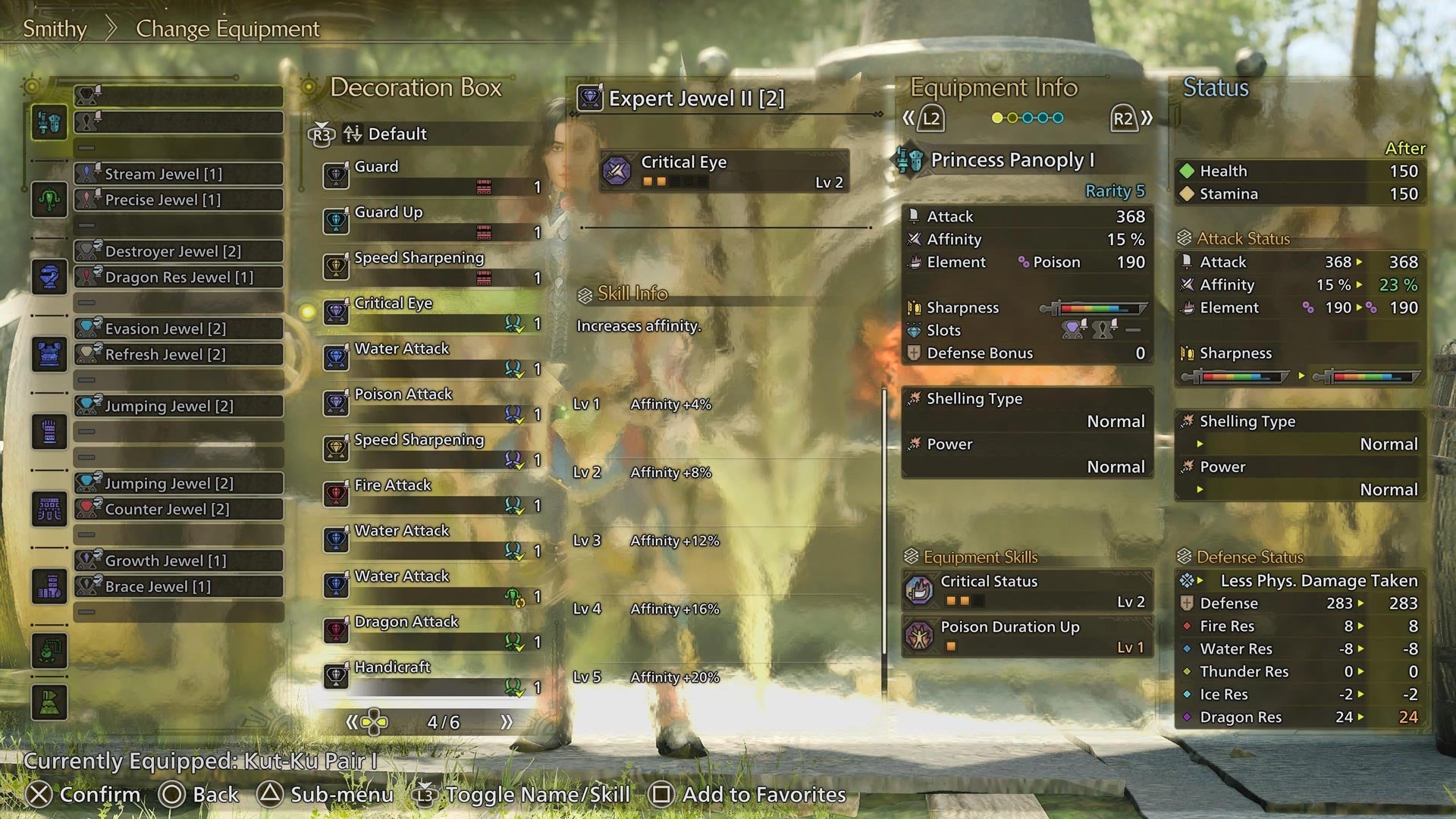Select the Brace Jewel [1] slot
Viewport: 1456px width, 819px height.
click(178, 586)
